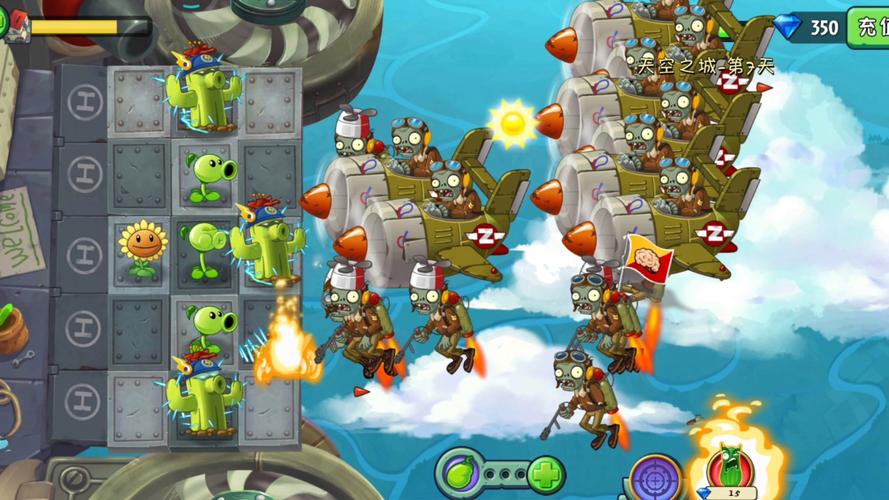Select the green plant food icon
Viewport: 889px width, 500px height.
click(460, 472)
